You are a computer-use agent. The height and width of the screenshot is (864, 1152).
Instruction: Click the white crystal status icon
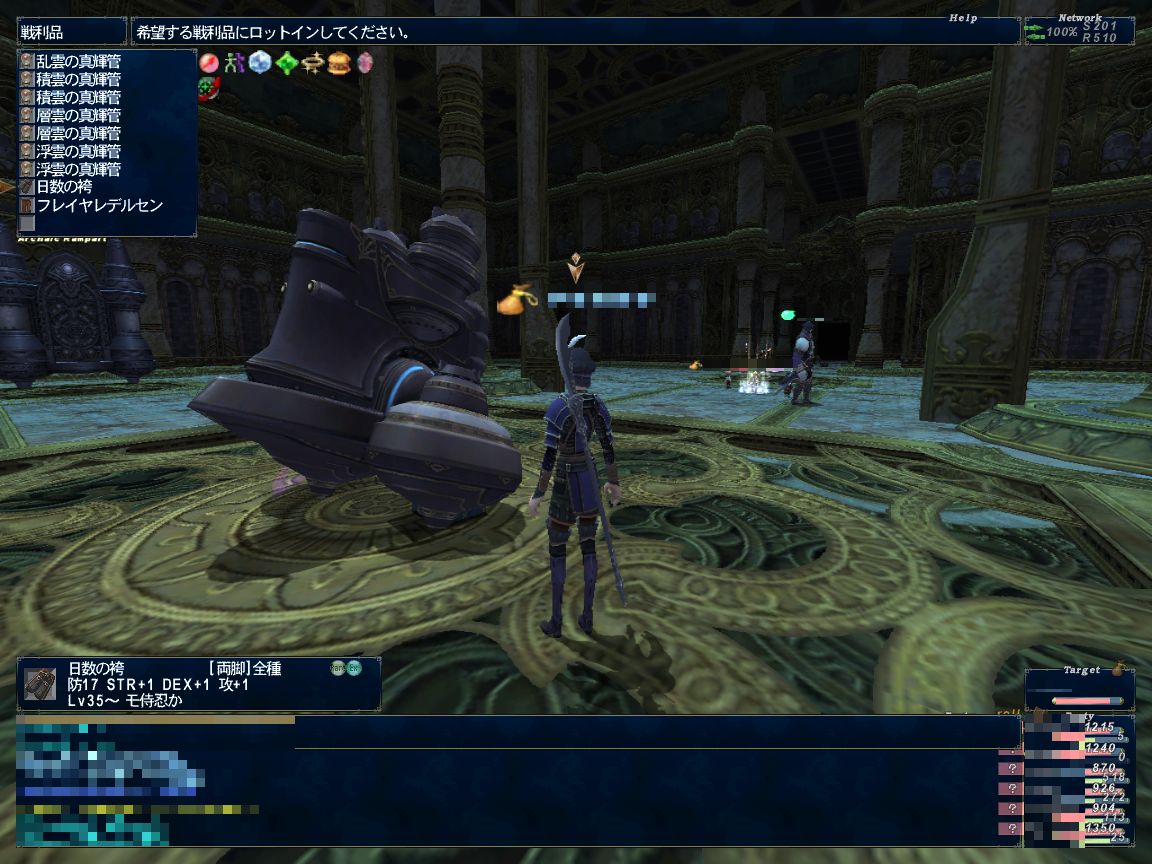pyautogui.click(x=260, y=62)
